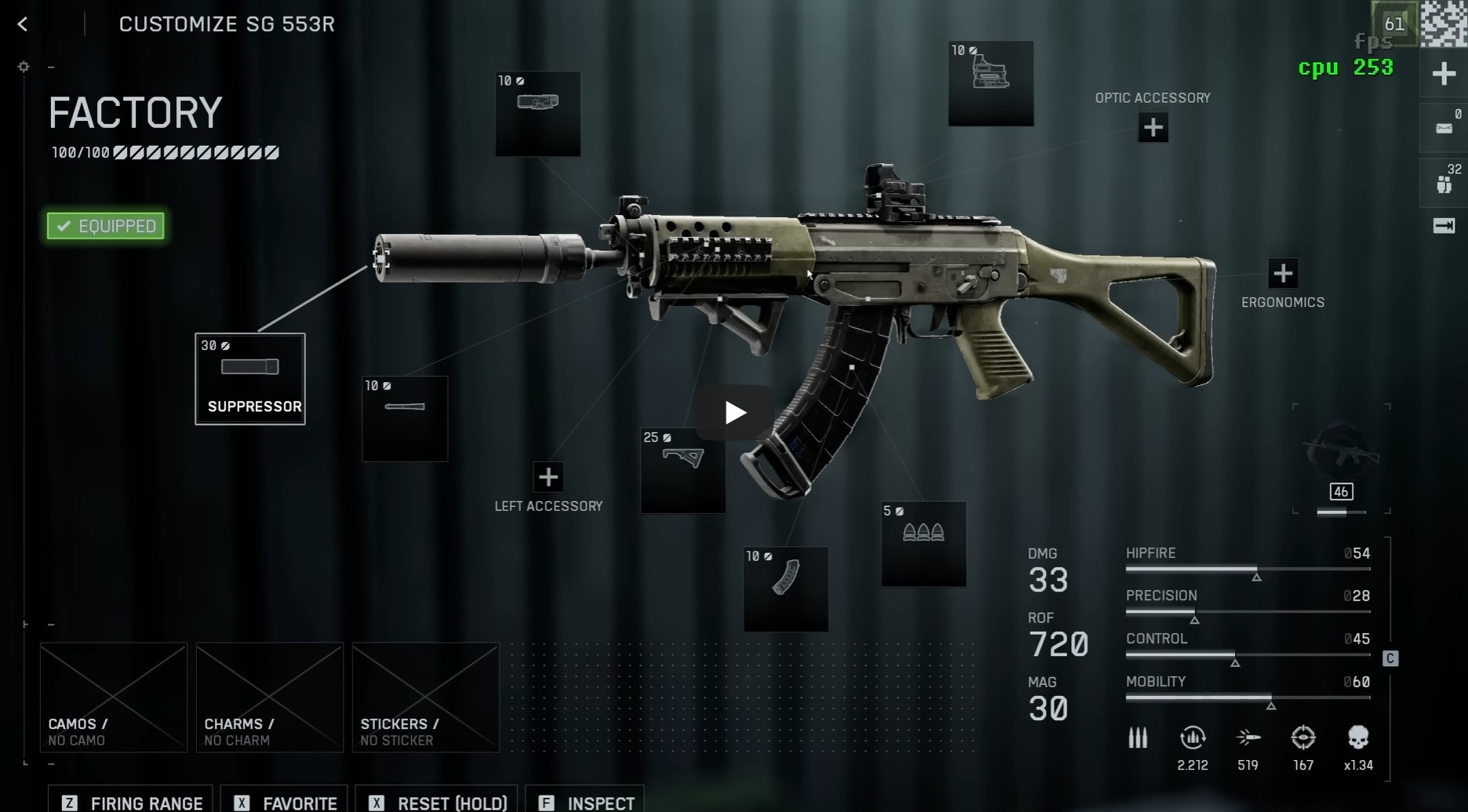Open the social players panel icon
This screenshot has width=1468, height=812.
[x=1444, y=183]
